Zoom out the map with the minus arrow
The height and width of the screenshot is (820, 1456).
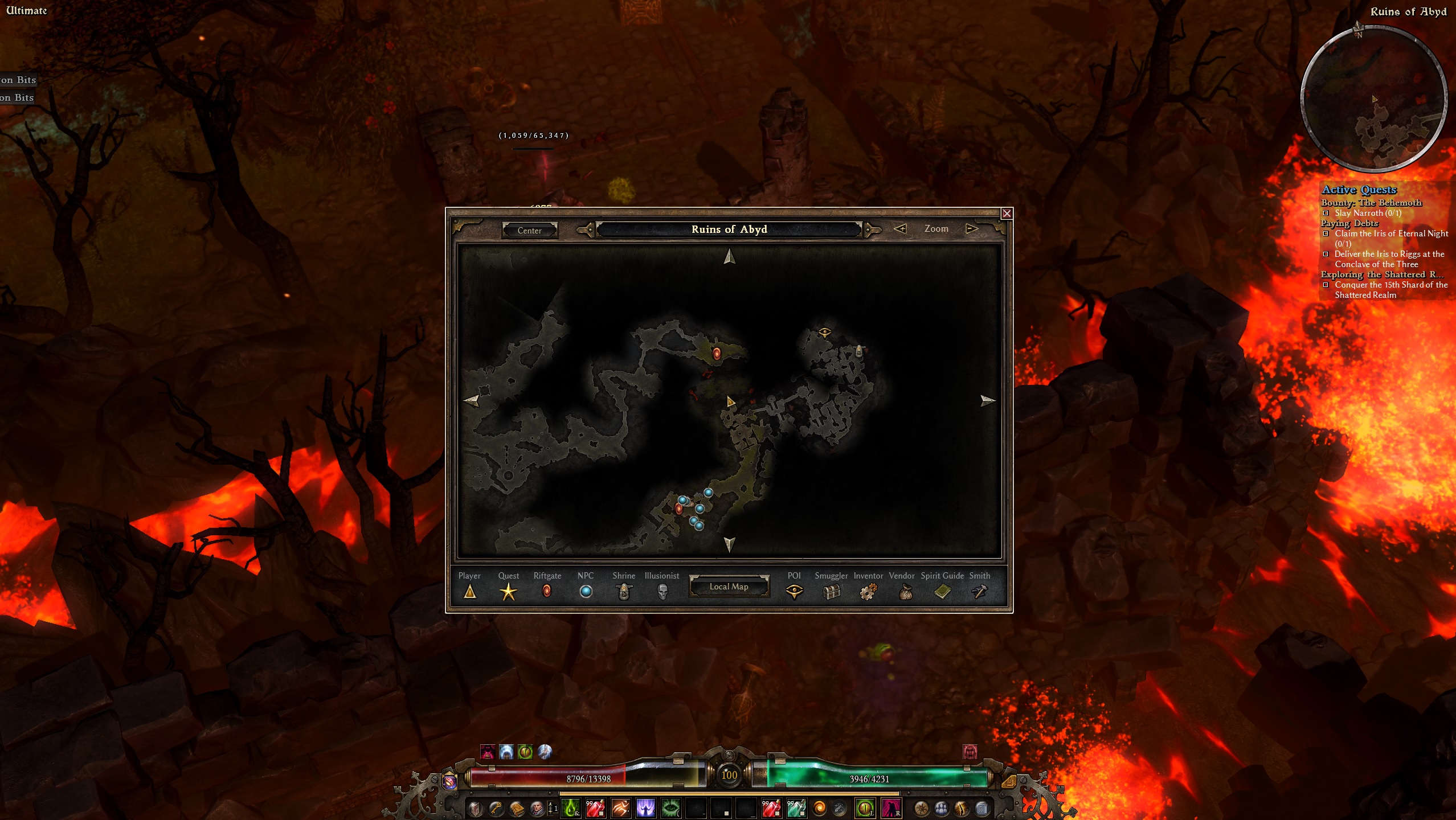pos(900,229)
